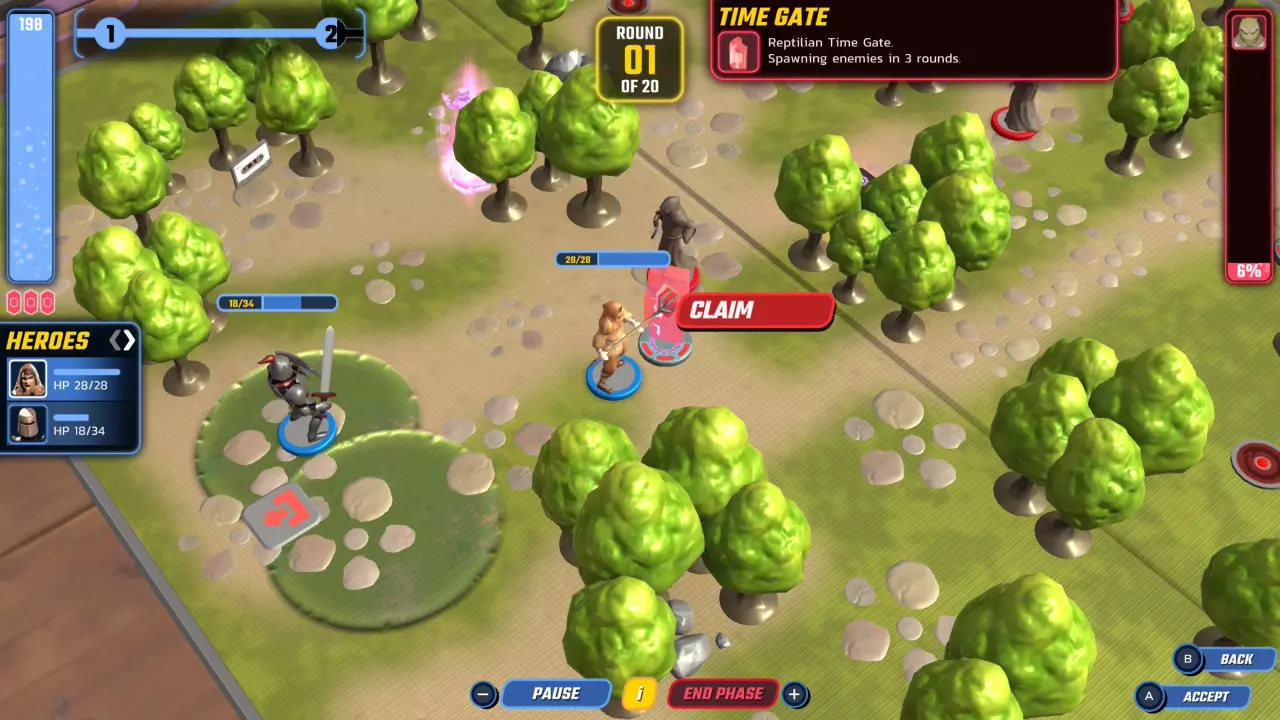This screenshot has width=1280, height=720.
Task: Open the Time Gate info panel
Action: (912, 40)
